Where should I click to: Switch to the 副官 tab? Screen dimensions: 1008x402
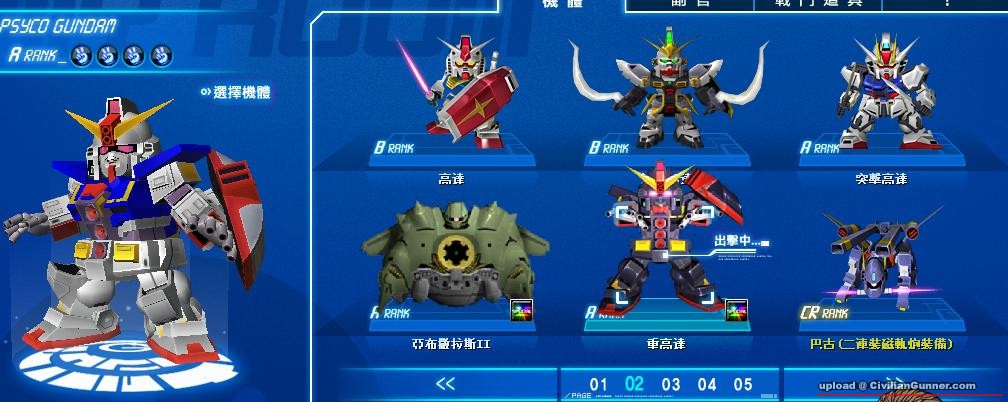(x=692, y=4)
